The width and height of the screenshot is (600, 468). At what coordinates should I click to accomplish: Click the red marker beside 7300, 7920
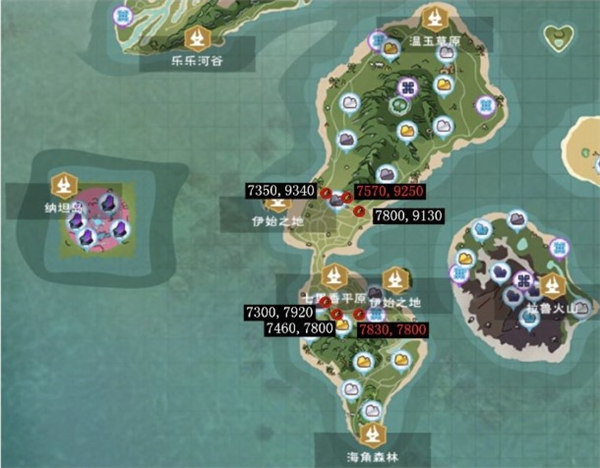324,303
